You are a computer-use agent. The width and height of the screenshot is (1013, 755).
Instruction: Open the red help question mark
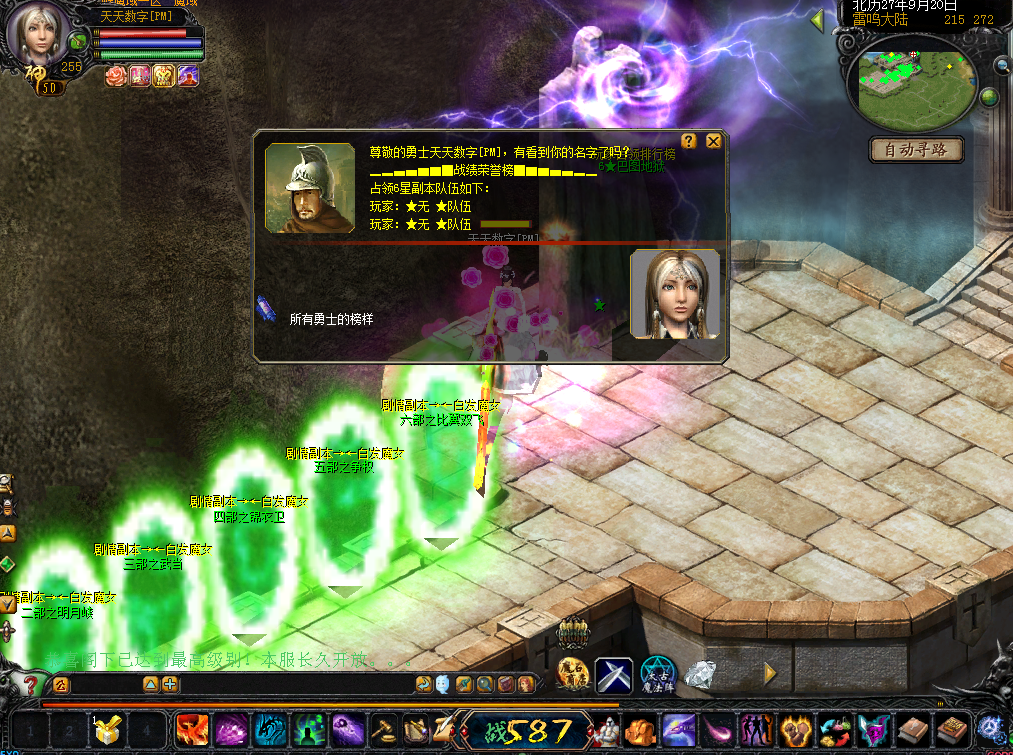pyautogui.click(x=31, y=685)
